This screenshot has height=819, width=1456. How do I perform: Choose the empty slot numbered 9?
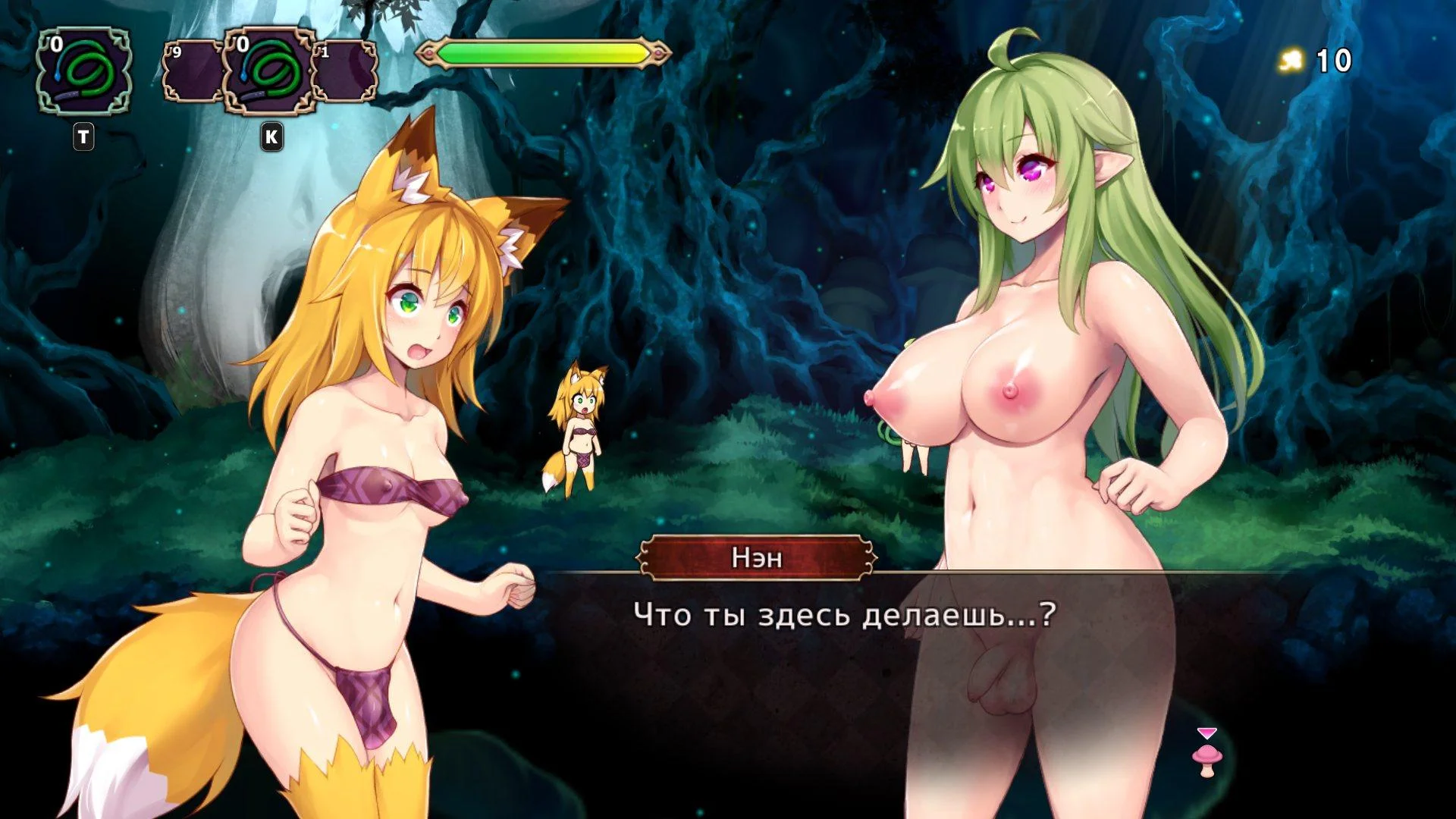tap(193, 72)
